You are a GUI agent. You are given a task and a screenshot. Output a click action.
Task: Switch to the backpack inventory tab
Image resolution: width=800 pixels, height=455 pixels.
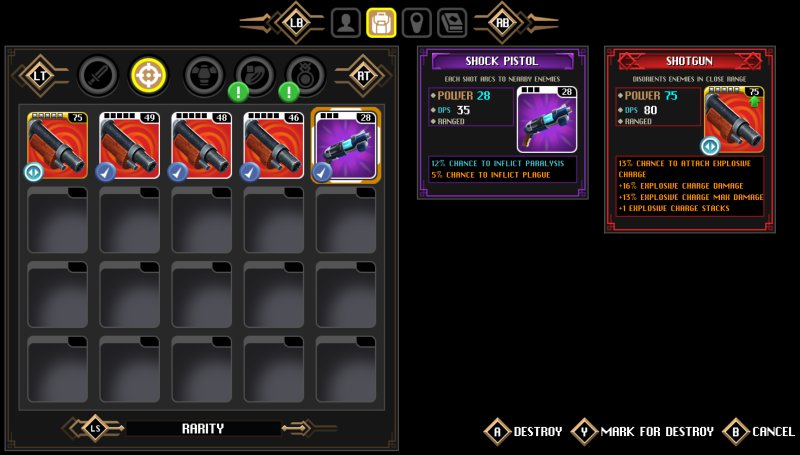point(380,22)
